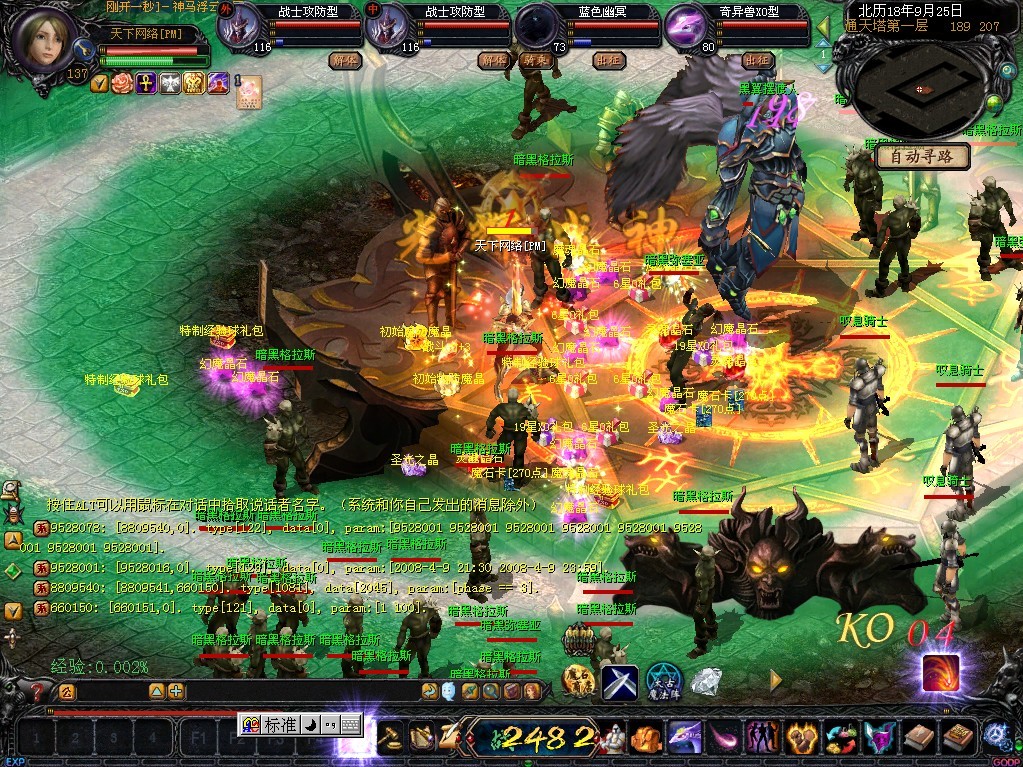This screenshot has width=1023, height=767.
Task: Open the brown book menu icon
Action: click(x=920, y=738)
